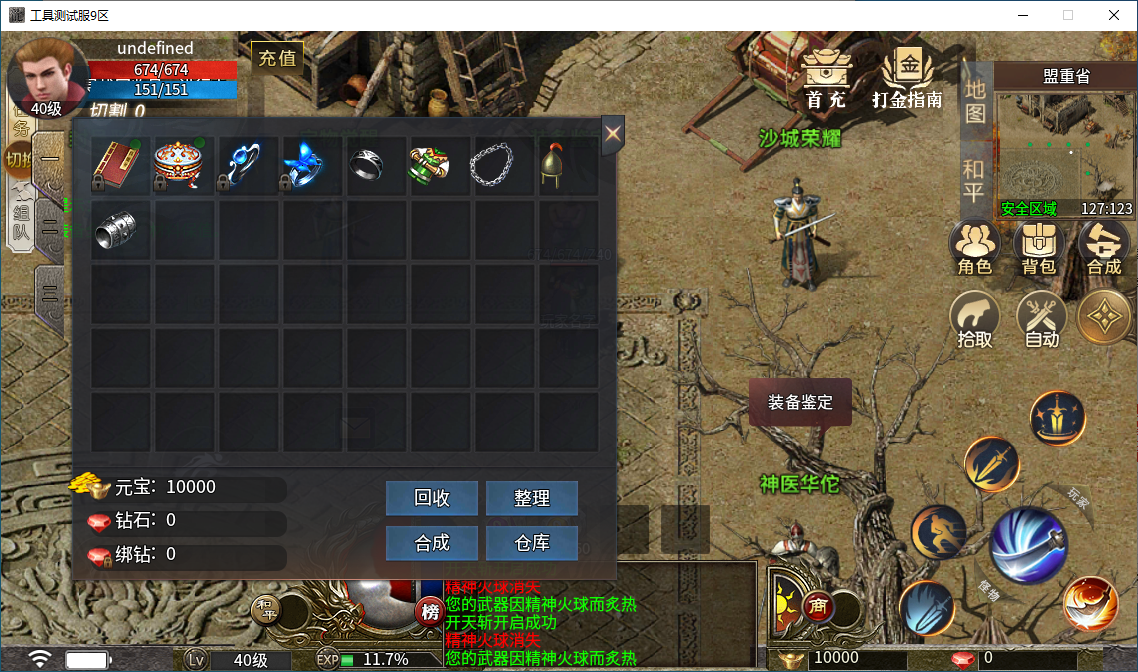Viewport: 1138px width, 672px height.
Task: Open the 角色 character menu
Action: [975, 248]
